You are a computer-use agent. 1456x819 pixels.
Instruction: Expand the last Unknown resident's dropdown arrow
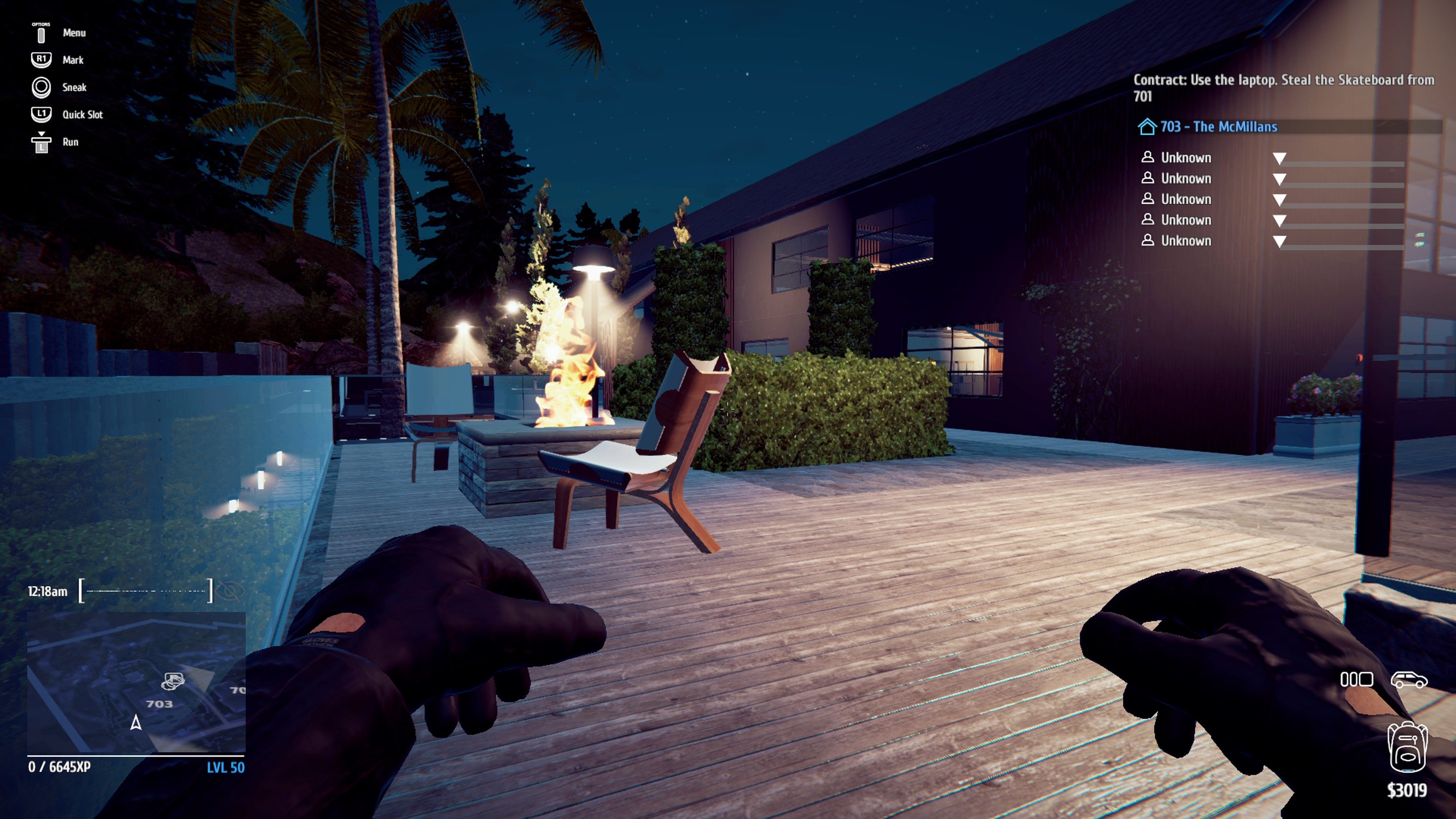point(1280,240)
